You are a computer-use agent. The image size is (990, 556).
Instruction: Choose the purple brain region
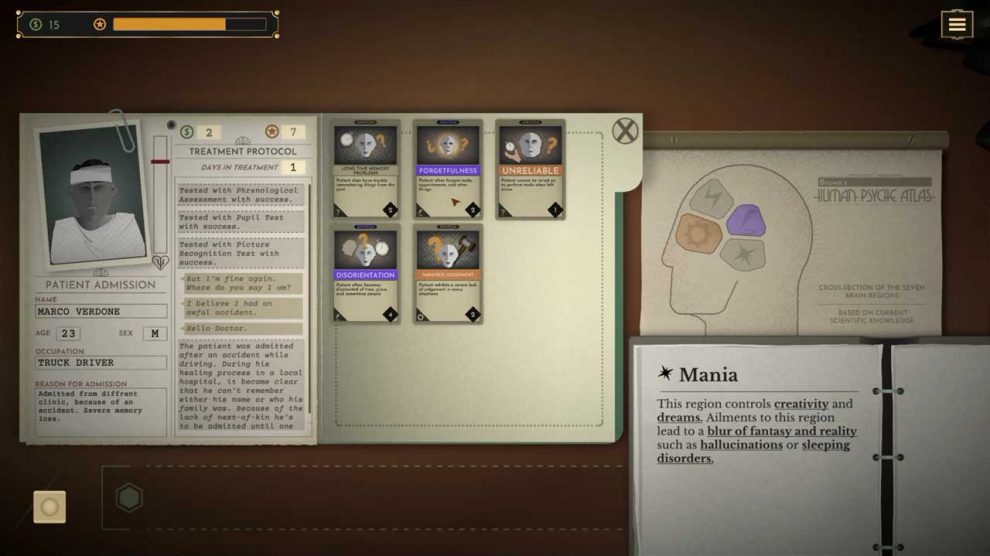coord(746,220)
